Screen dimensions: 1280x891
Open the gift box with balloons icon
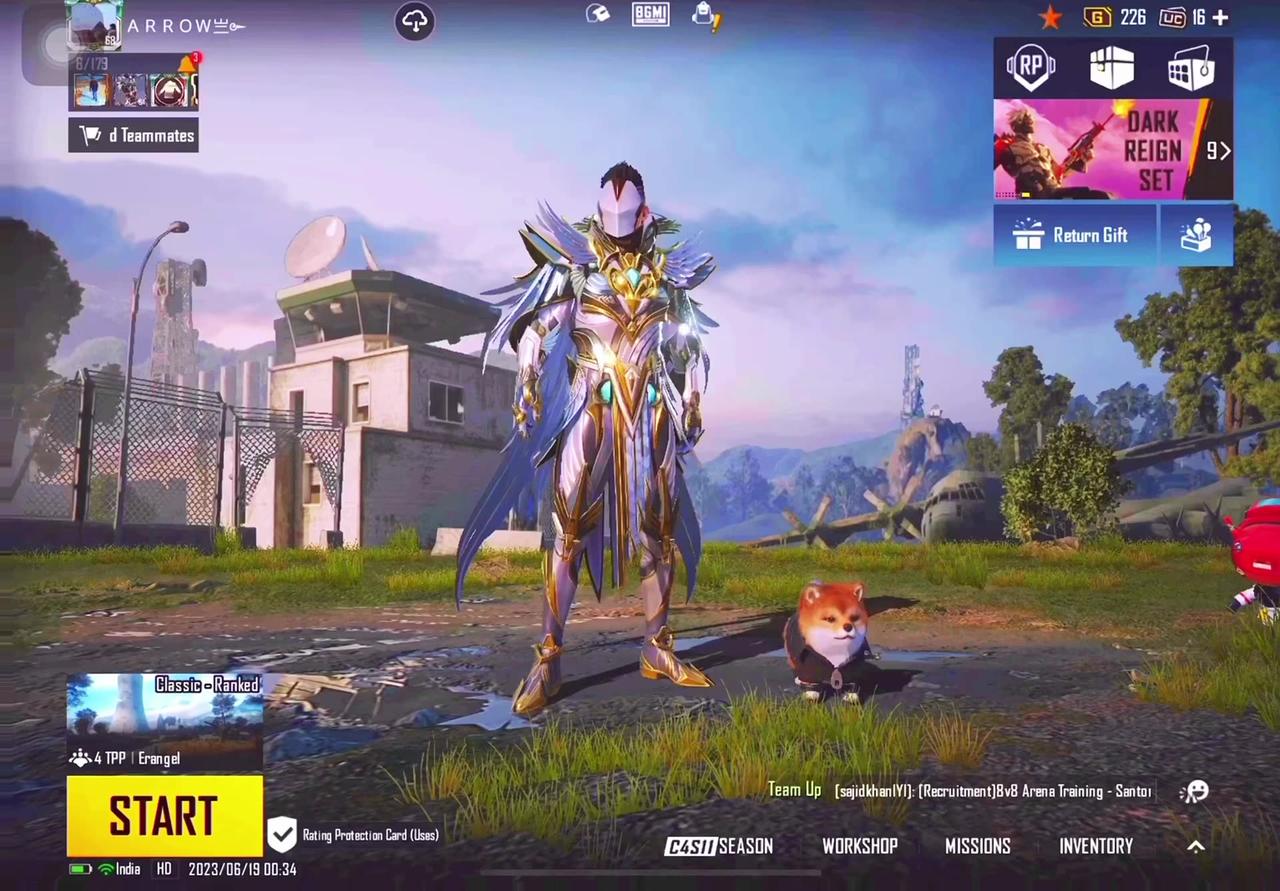pos(1196,235)
